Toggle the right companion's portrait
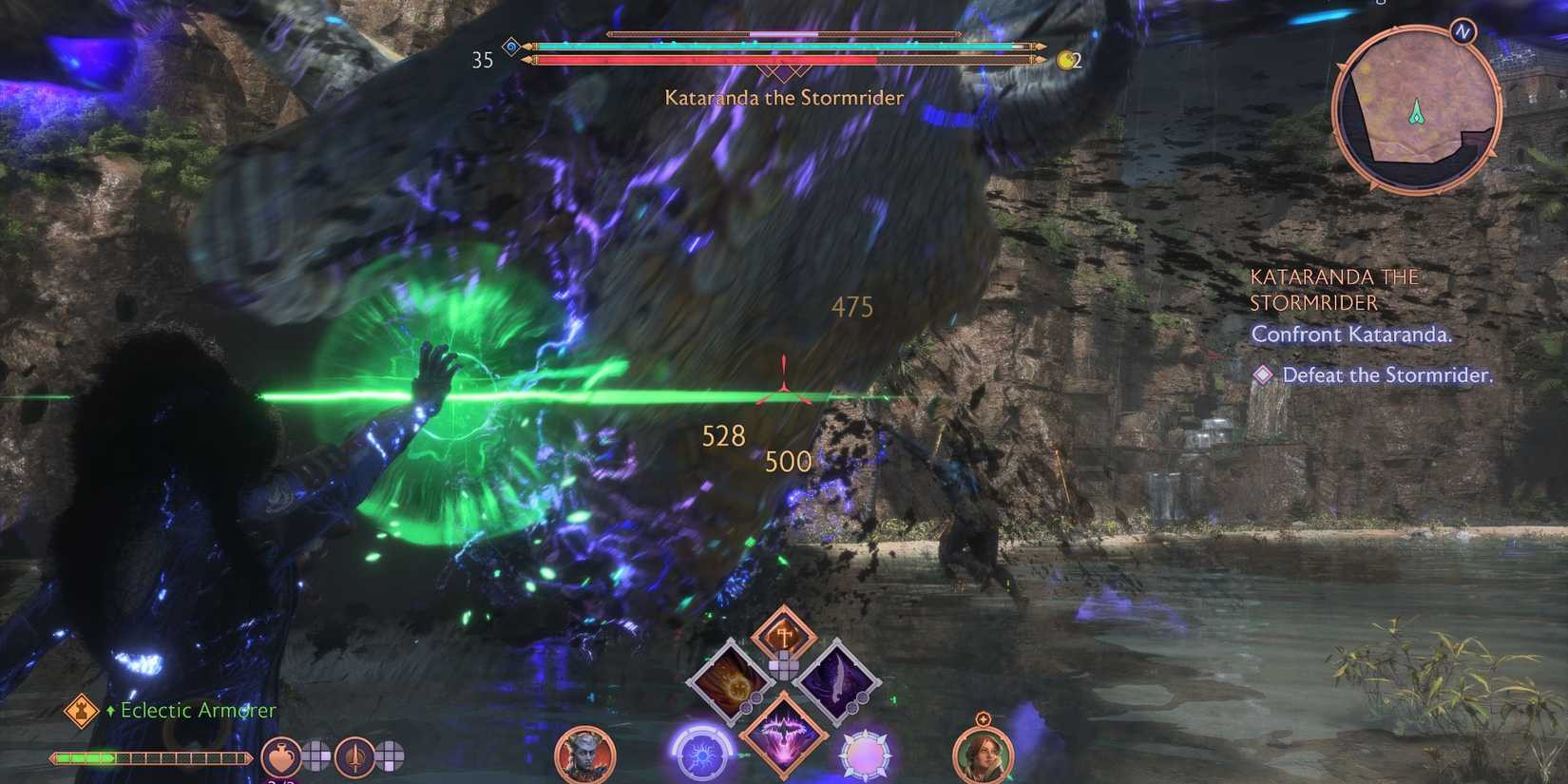Viewport: 1568px width, 784px height. point(984,755)
